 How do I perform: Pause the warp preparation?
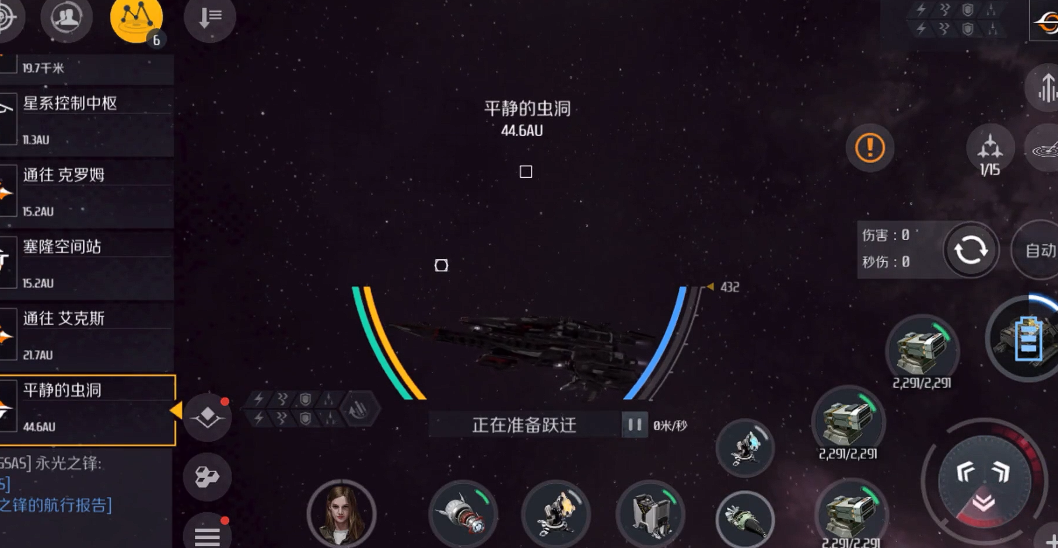(634, 425)
